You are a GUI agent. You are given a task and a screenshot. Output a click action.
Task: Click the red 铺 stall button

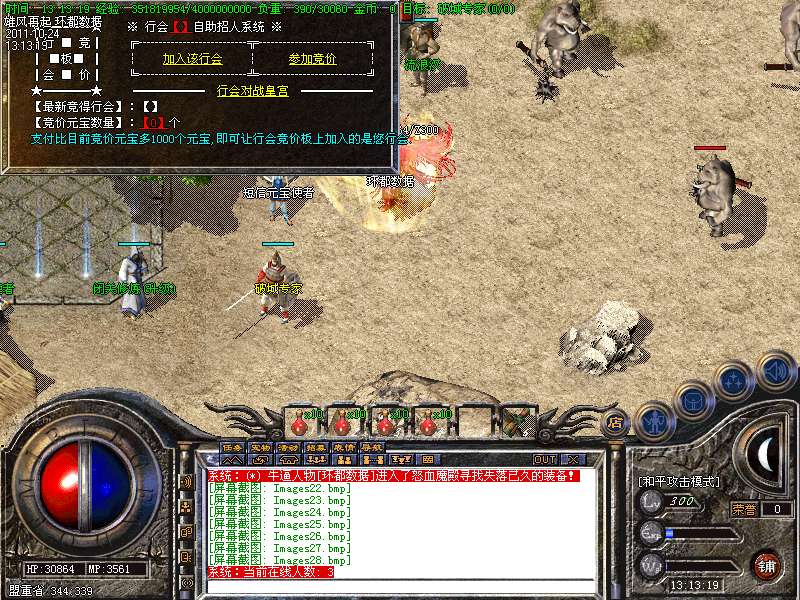click(x=768, y=565)
